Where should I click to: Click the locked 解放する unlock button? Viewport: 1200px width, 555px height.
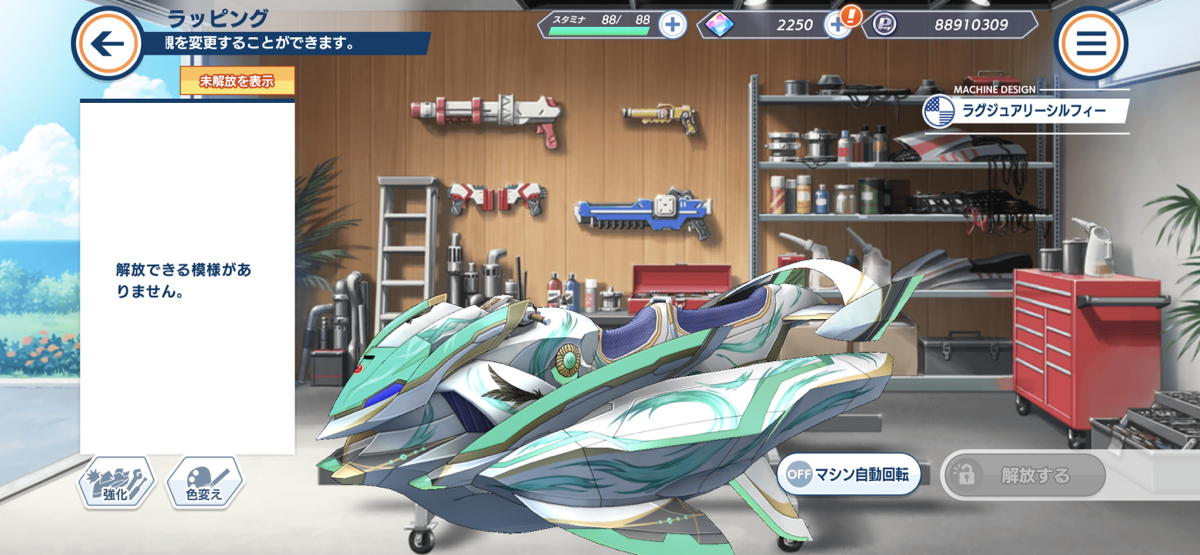pyautogui.click(x=1023, y=475)
